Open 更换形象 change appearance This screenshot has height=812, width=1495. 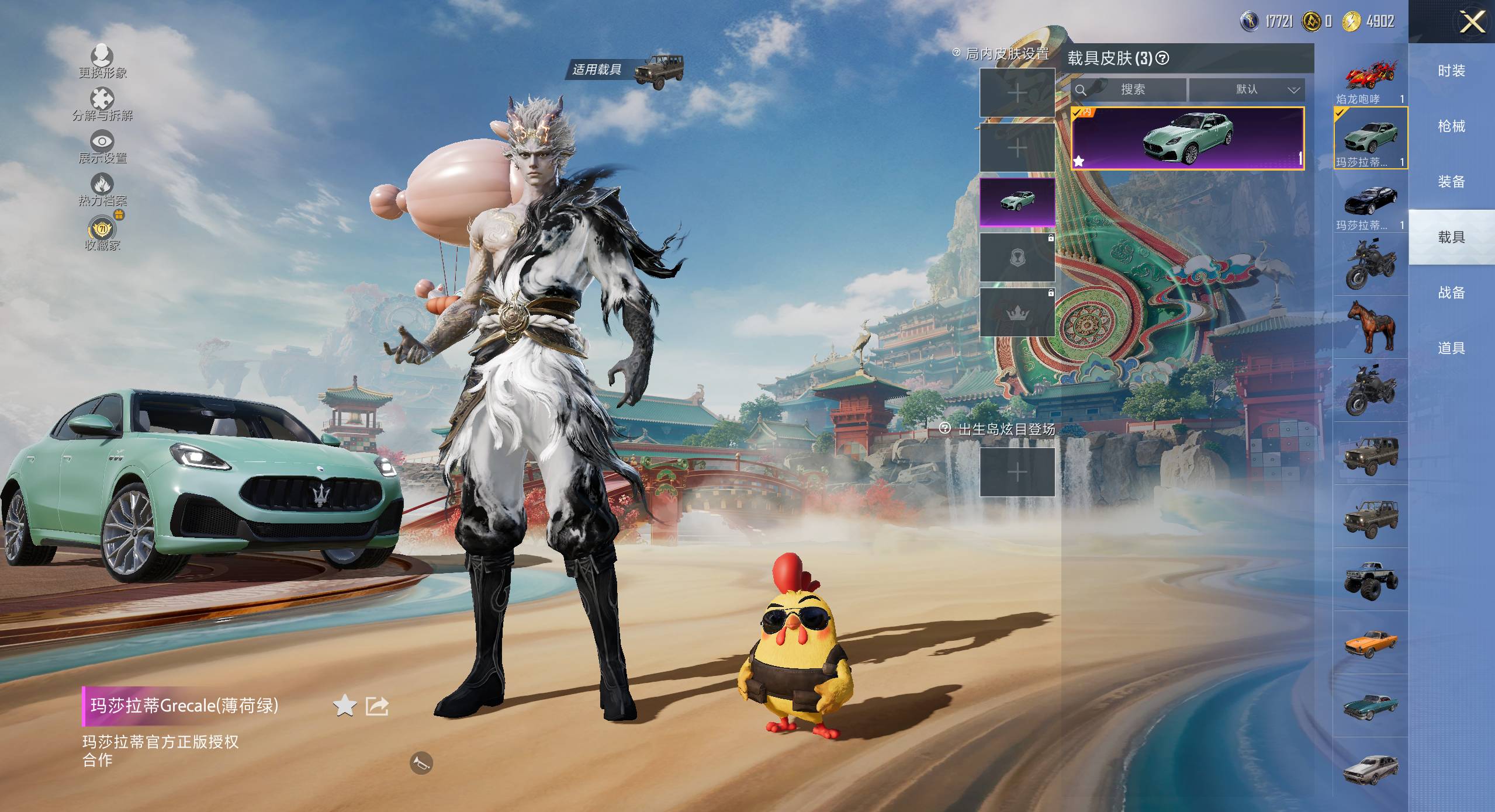click(102, 61)
